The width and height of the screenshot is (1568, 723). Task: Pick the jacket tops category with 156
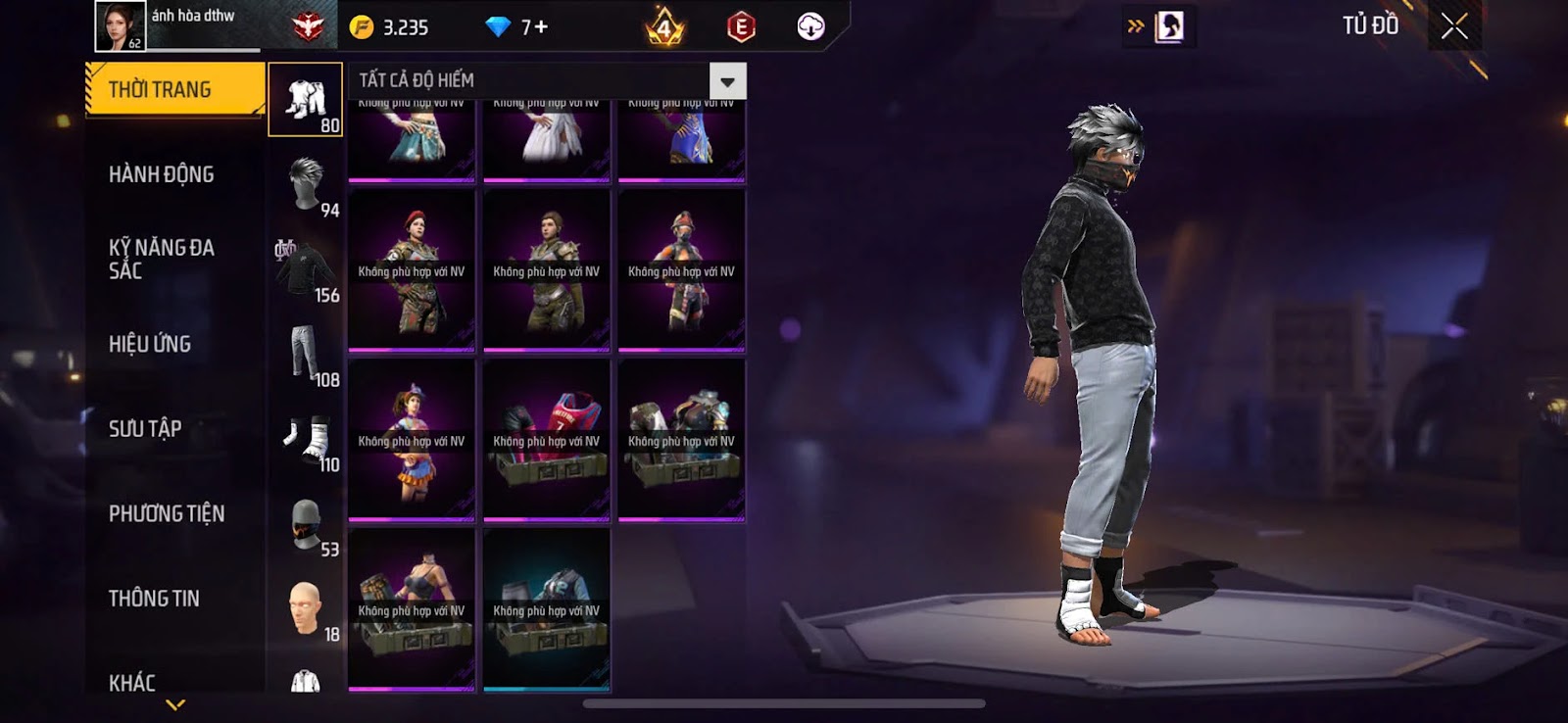click(x=306, y=270)
